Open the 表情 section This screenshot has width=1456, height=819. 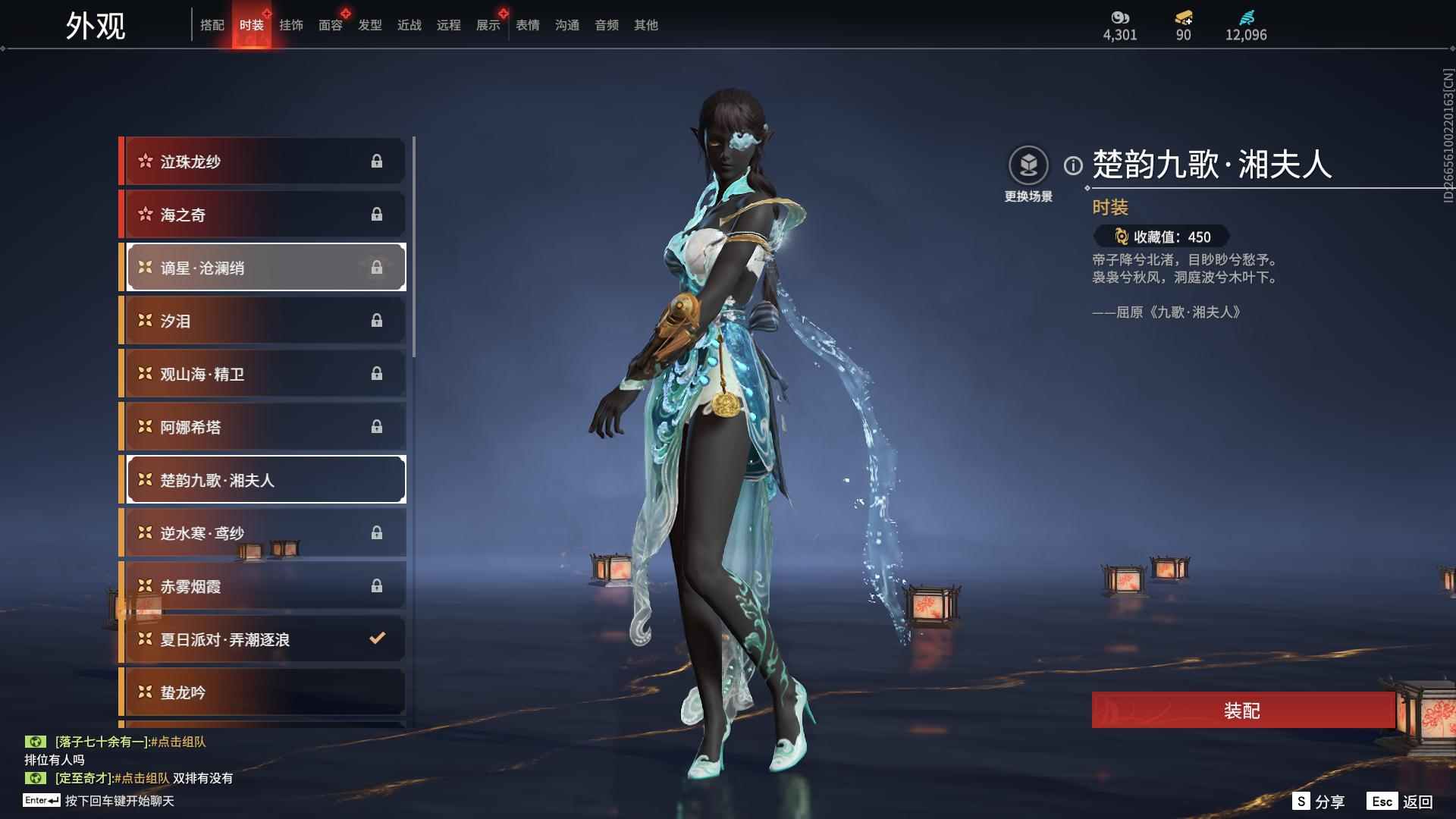click(x=527, y=25)
